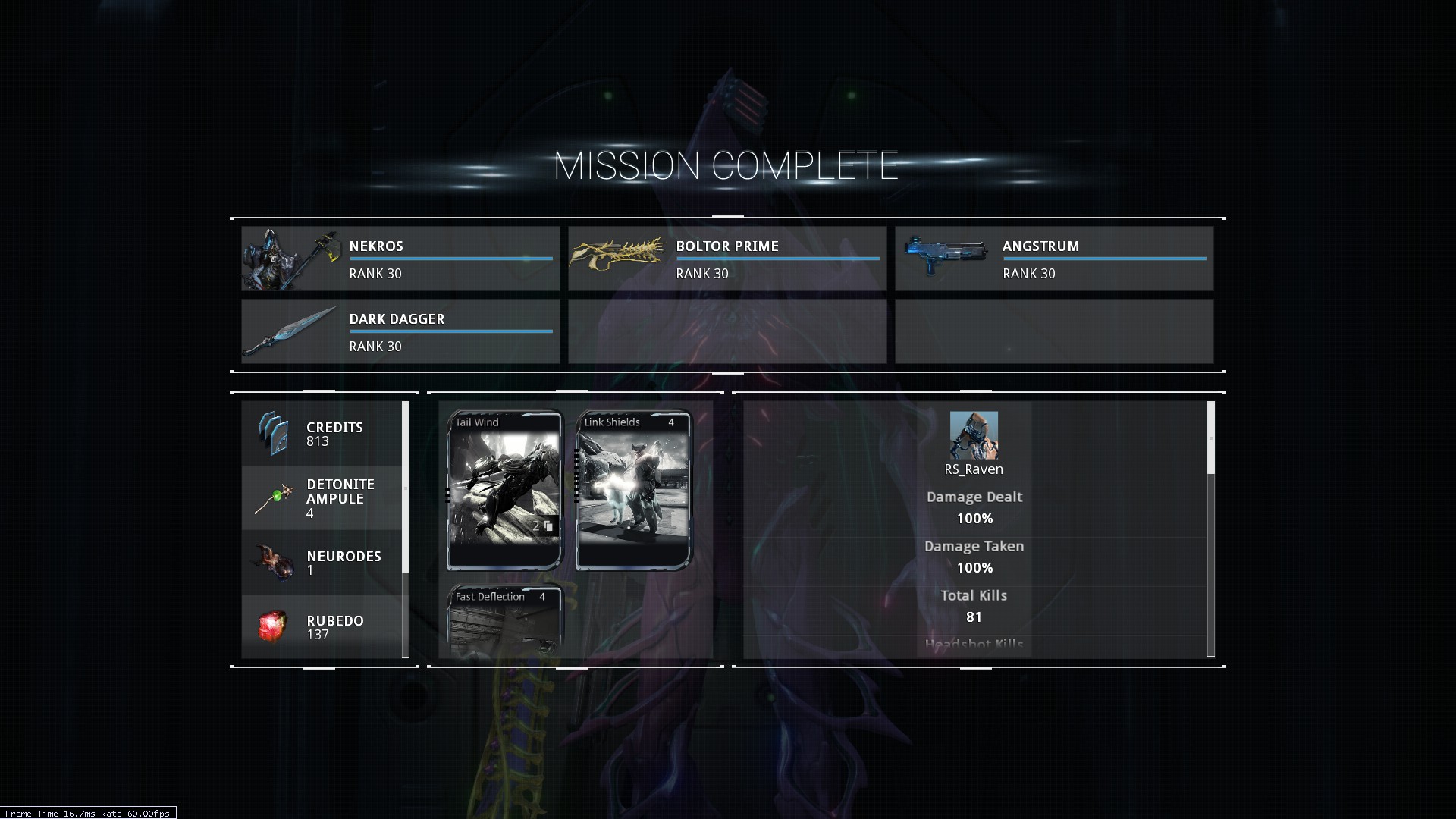This screenshot has height=819, width=1456.
Task: Select the Dark Dagger panel
Action: pos(400,331)
